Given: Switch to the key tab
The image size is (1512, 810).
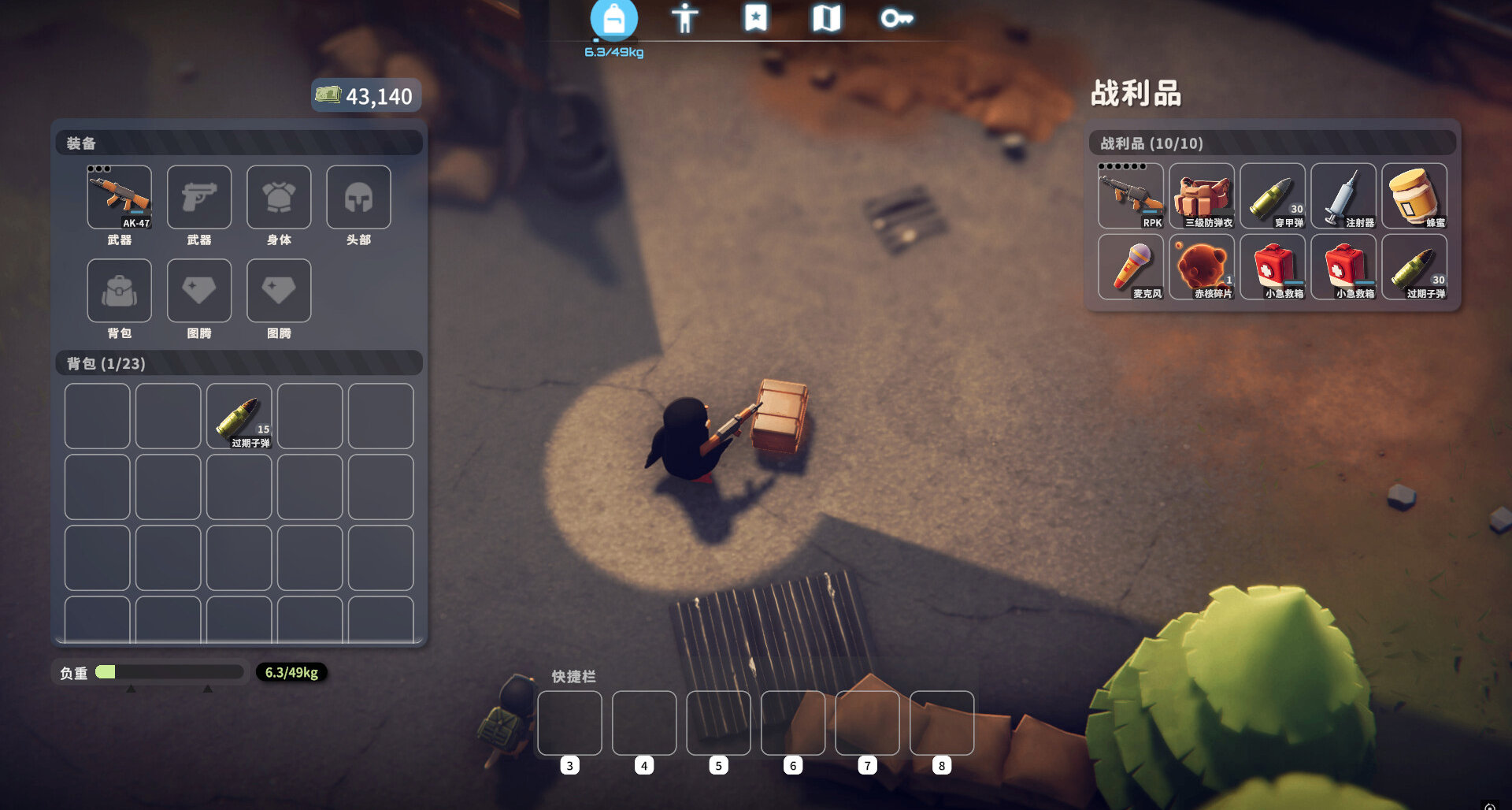Looking at the screenshot, I should click(896, 18).
